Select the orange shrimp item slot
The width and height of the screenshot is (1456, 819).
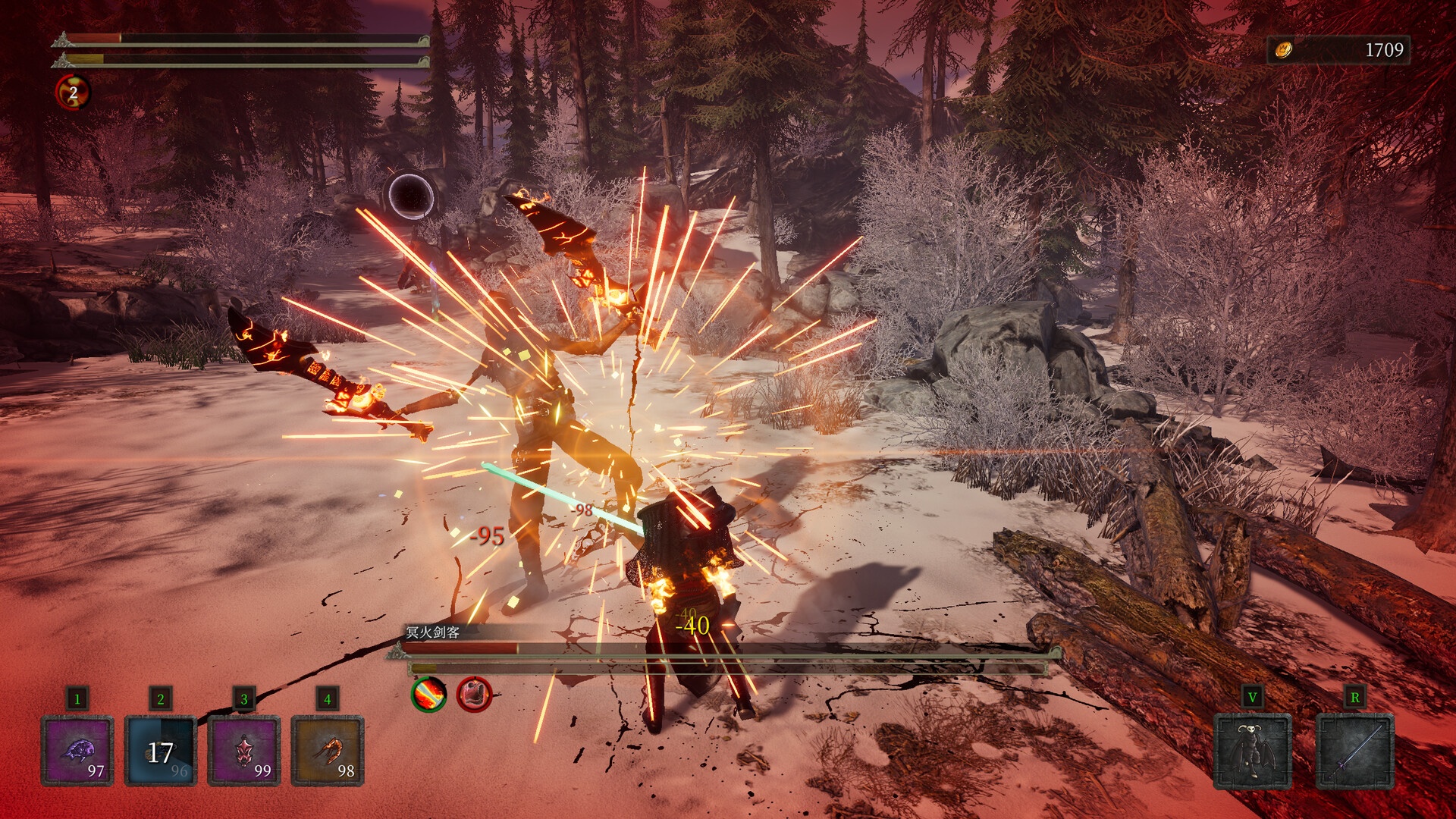(x=328, y=751)
